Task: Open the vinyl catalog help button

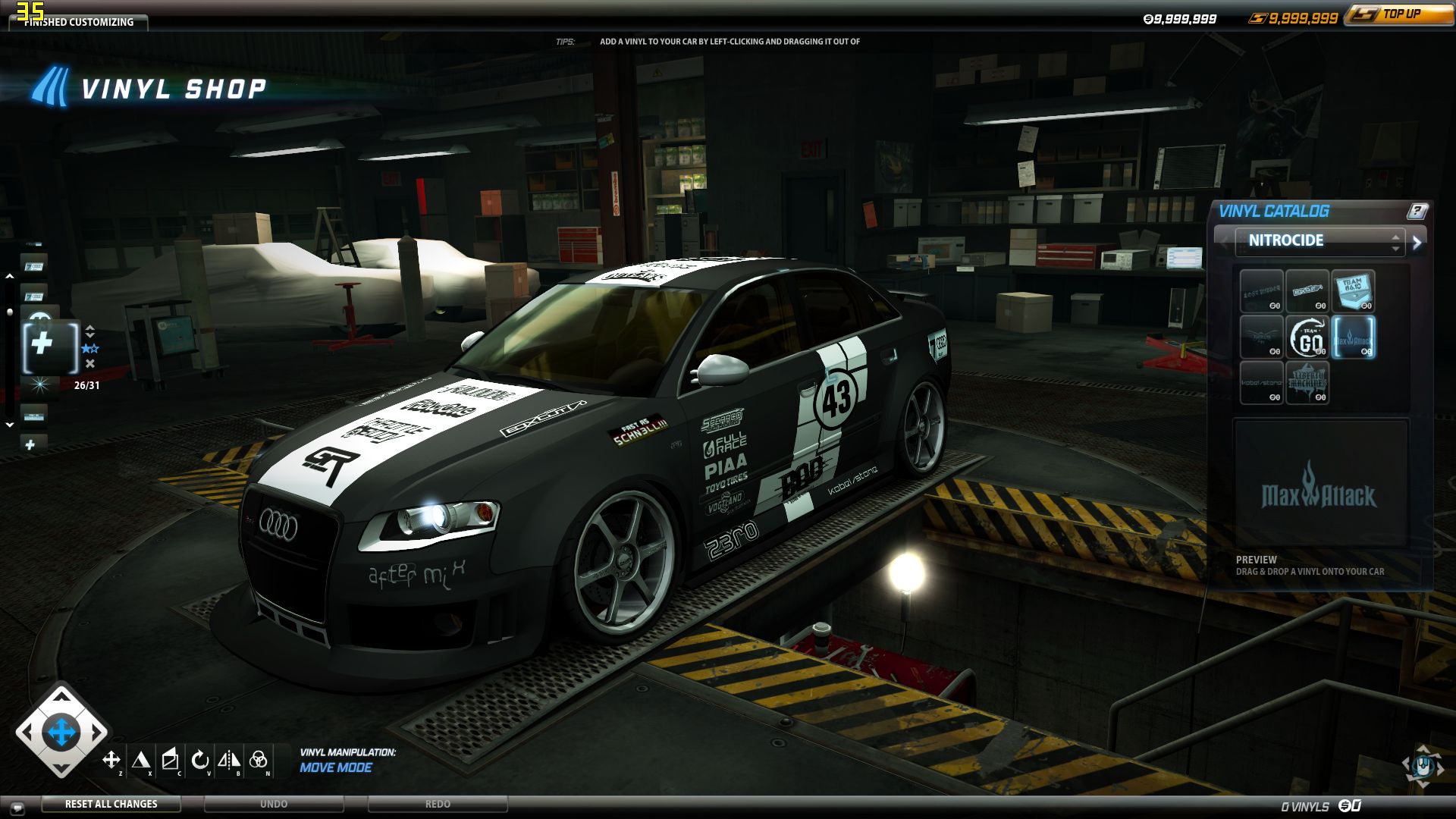Action: pos(1417,211)
